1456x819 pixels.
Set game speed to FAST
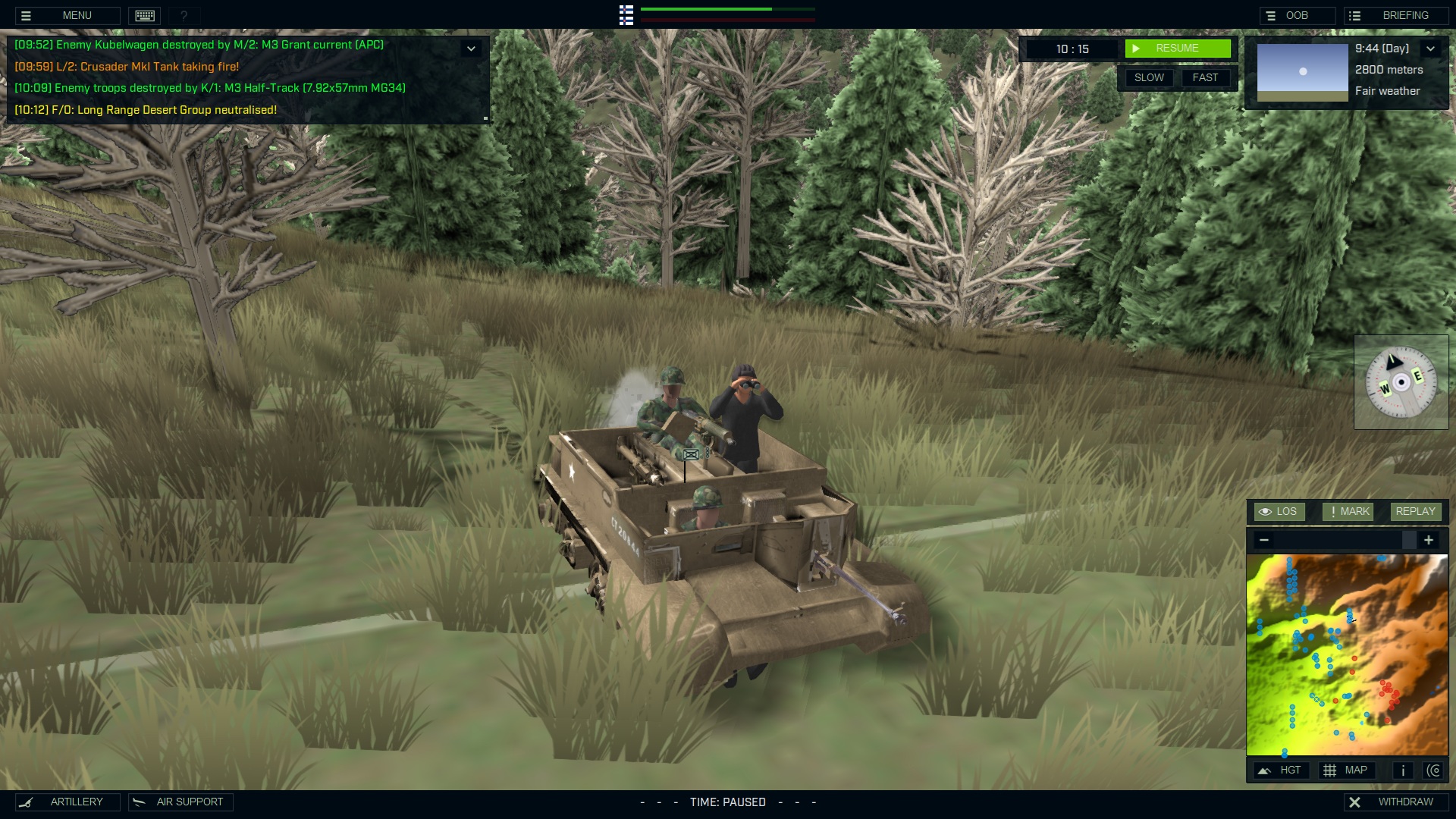coord(1206,77)
